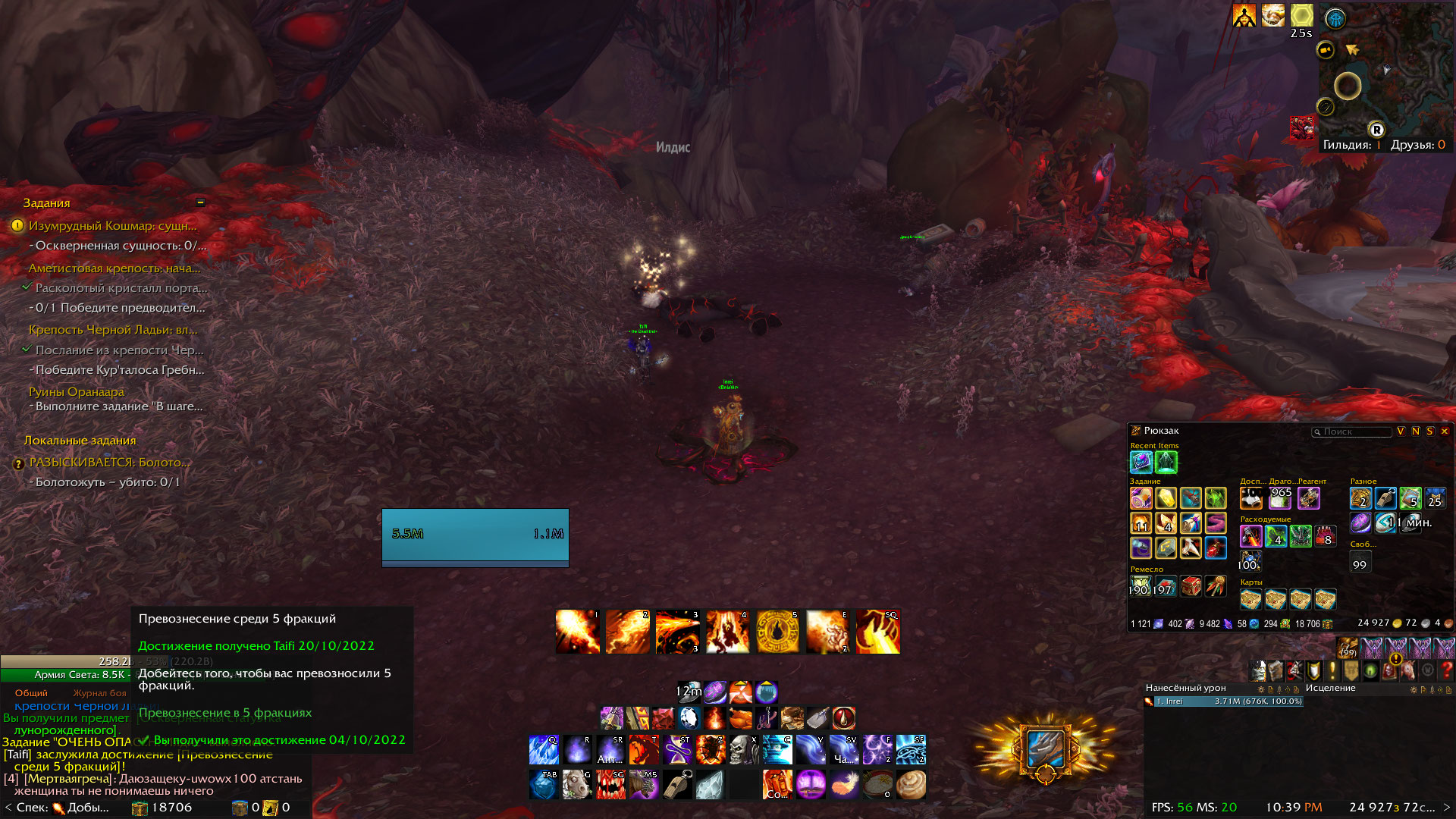This screenshot has width=1456, height=819.
Task: Cast the Time Warp hourglass spell
Action: click(677, 750)
